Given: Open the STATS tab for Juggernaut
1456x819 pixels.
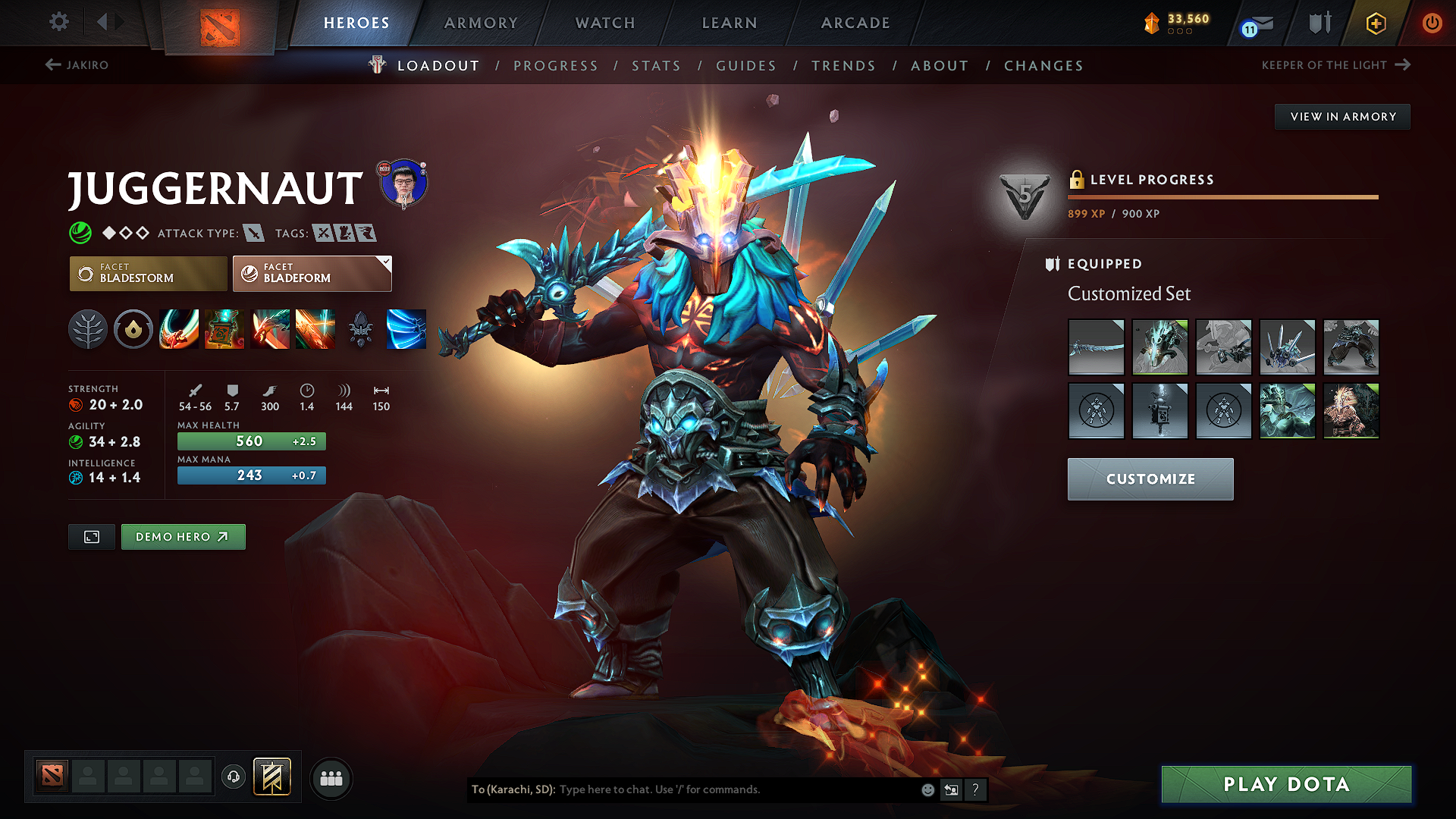Looking at the screenshot, I should (657, 66).
